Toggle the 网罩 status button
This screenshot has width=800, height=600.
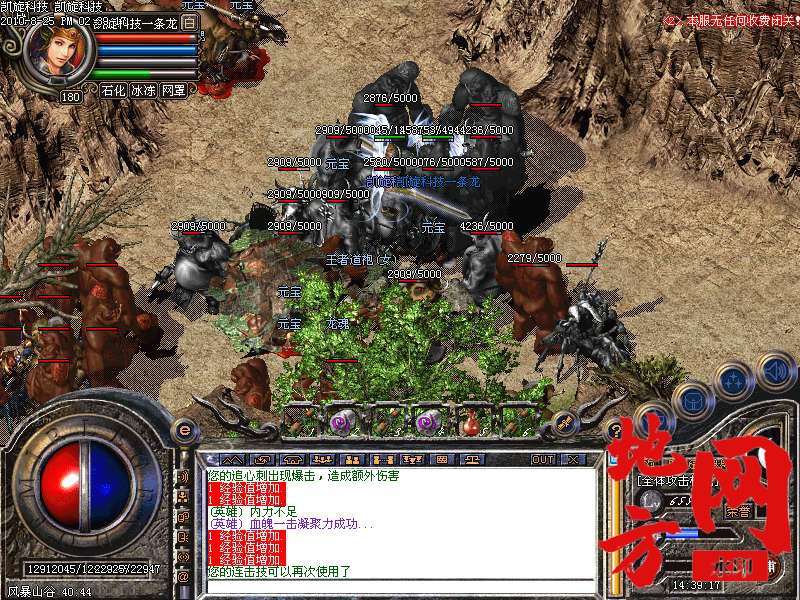173,90
